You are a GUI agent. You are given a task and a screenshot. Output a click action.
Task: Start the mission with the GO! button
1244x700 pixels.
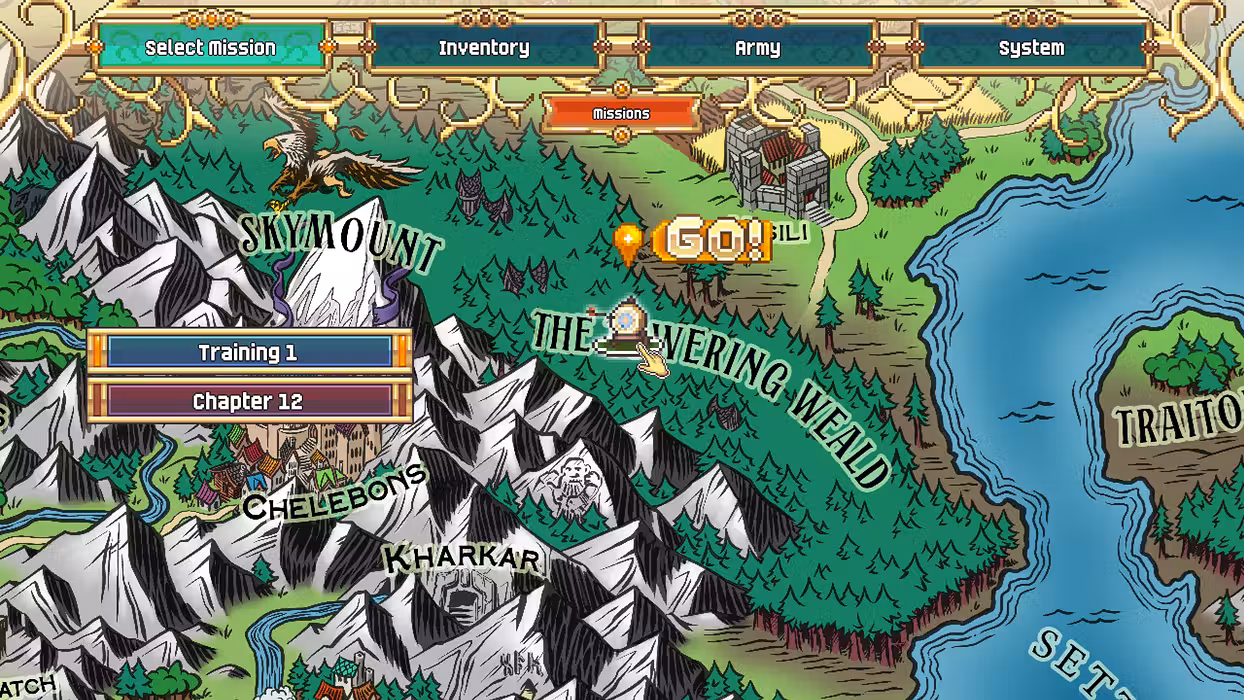tap(714, 241)
